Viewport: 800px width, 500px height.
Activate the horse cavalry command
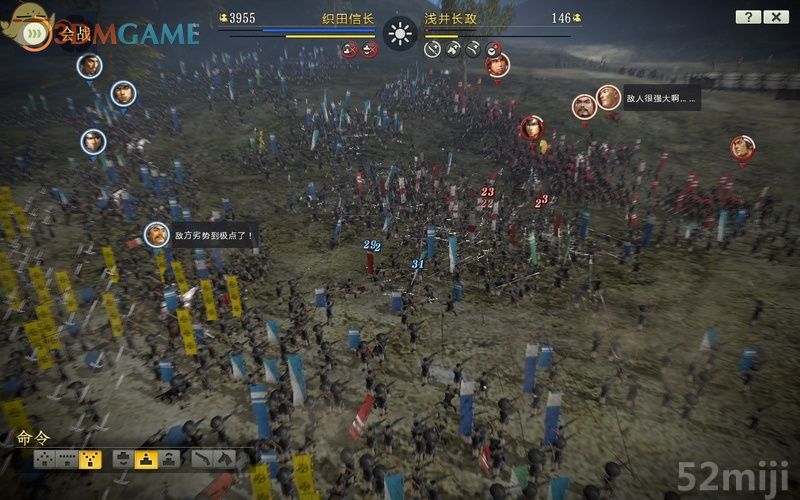(225, 459)
